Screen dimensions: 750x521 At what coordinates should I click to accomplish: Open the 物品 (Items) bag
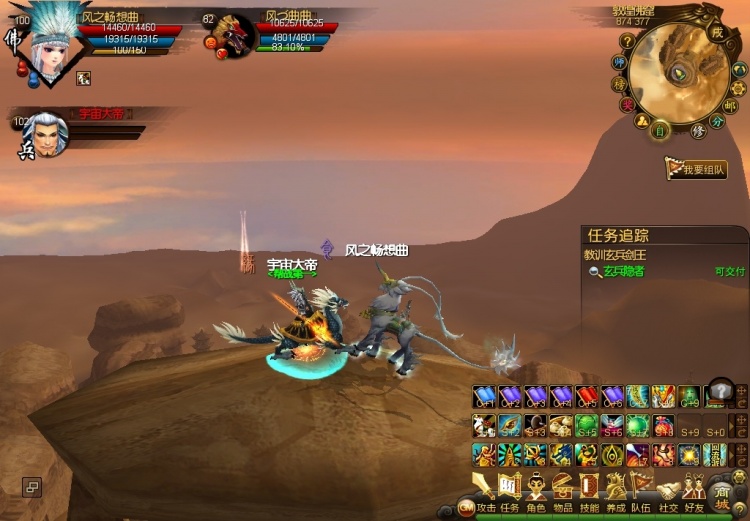pyautogui.click(x=563, y=490)
